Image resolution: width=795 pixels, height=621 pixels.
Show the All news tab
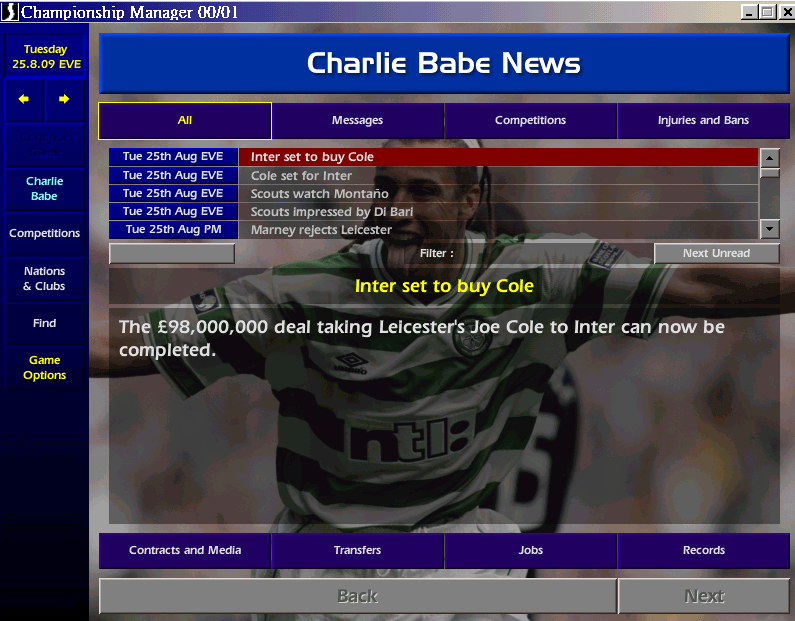[x=185, y=121]
